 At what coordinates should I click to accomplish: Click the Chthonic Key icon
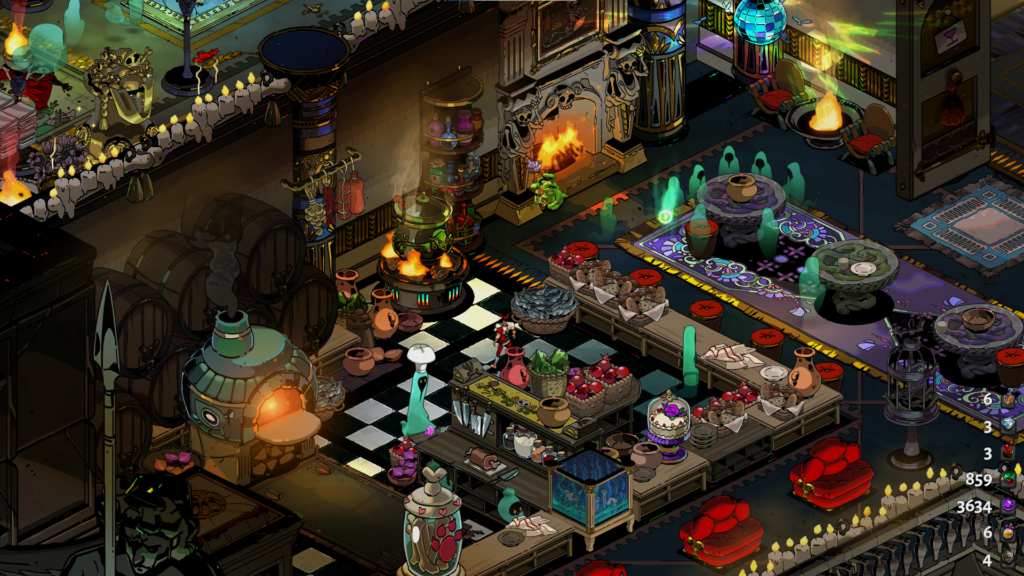tap(1008, 559)
